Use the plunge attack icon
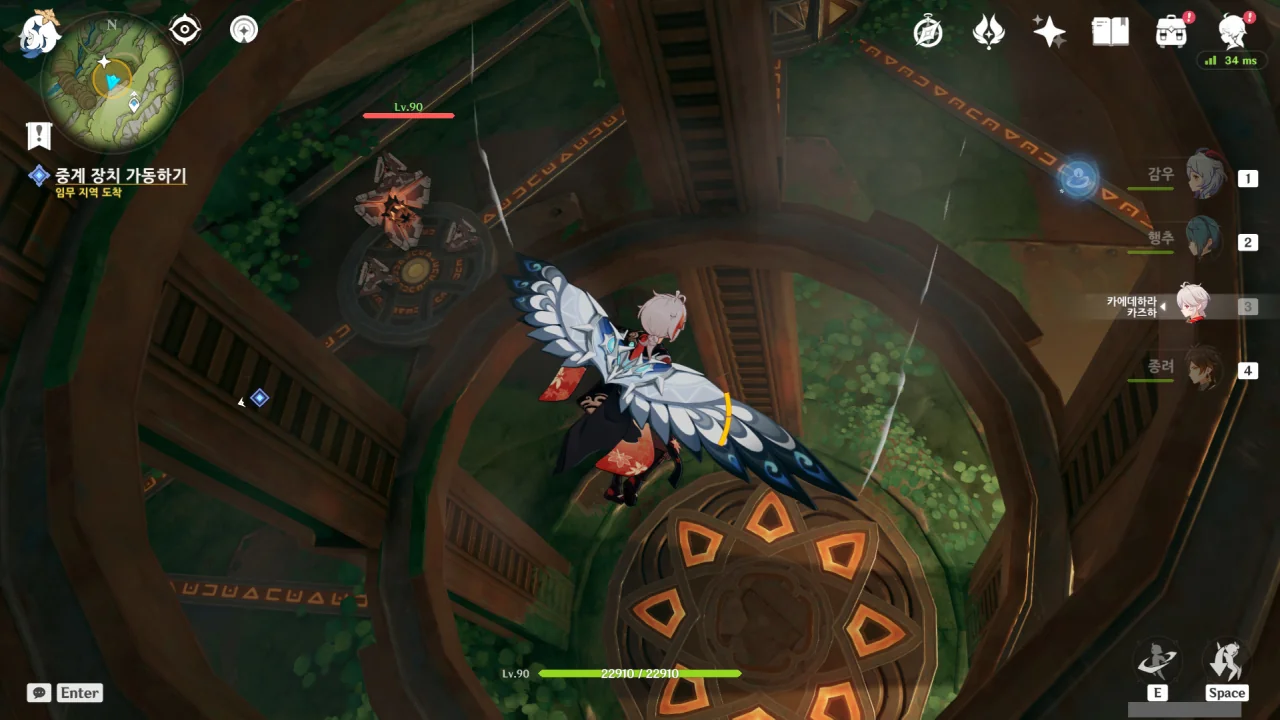 pyautogui.click(x=1225, y=661)
